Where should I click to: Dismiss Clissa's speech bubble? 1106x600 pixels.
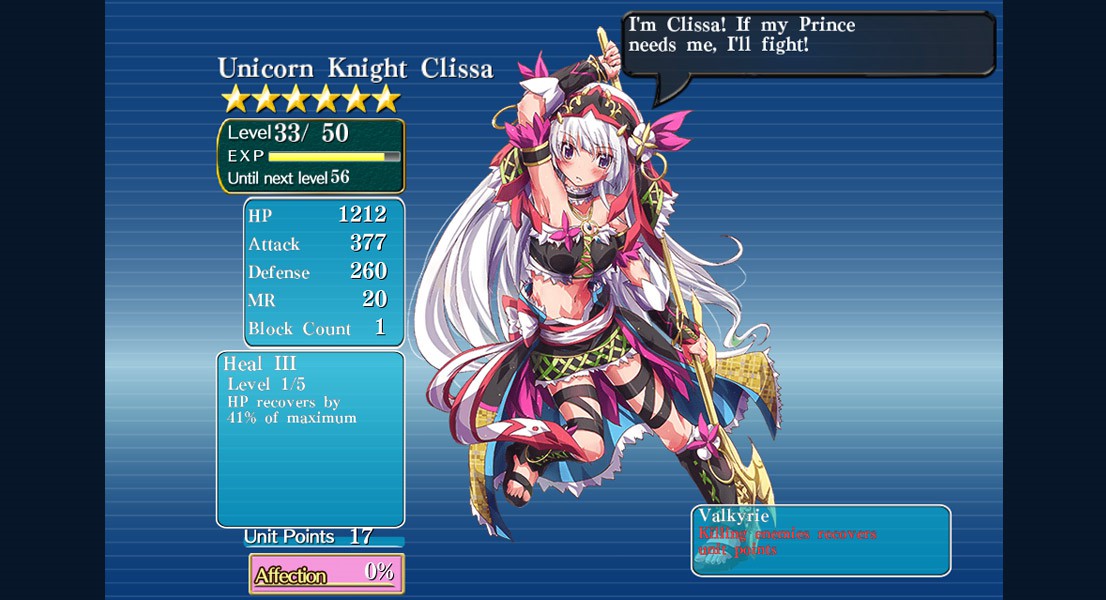pos(808,44)
